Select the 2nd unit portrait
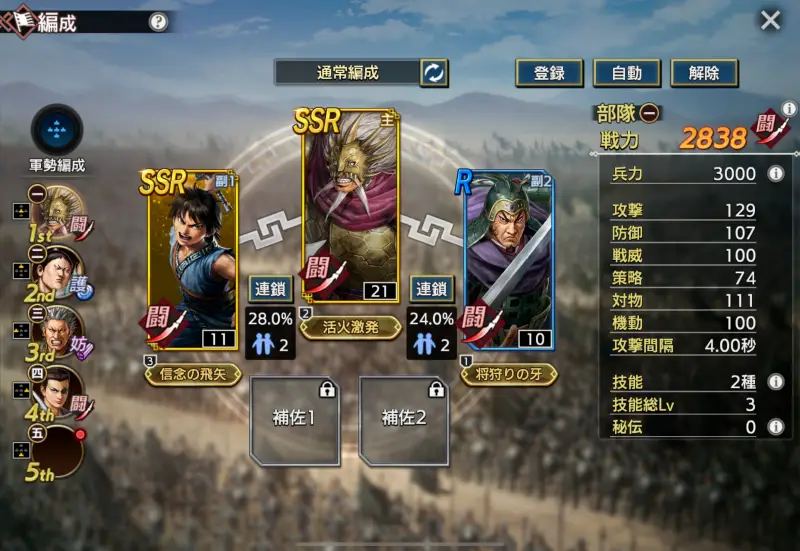This screenshot has height=551, width=800. 63,270
